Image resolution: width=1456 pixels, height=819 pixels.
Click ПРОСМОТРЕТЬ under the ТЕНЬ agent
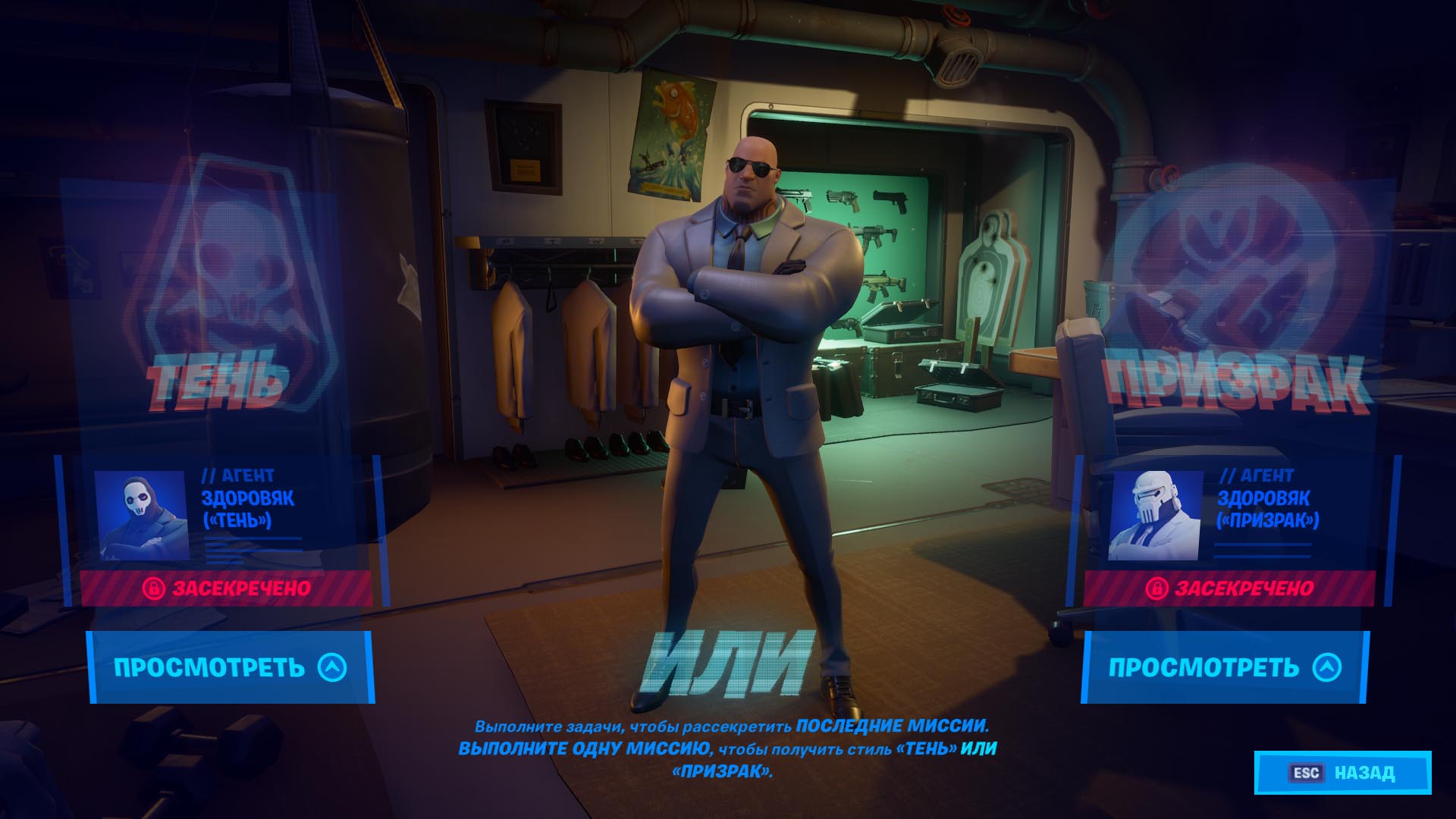(230, 667)
